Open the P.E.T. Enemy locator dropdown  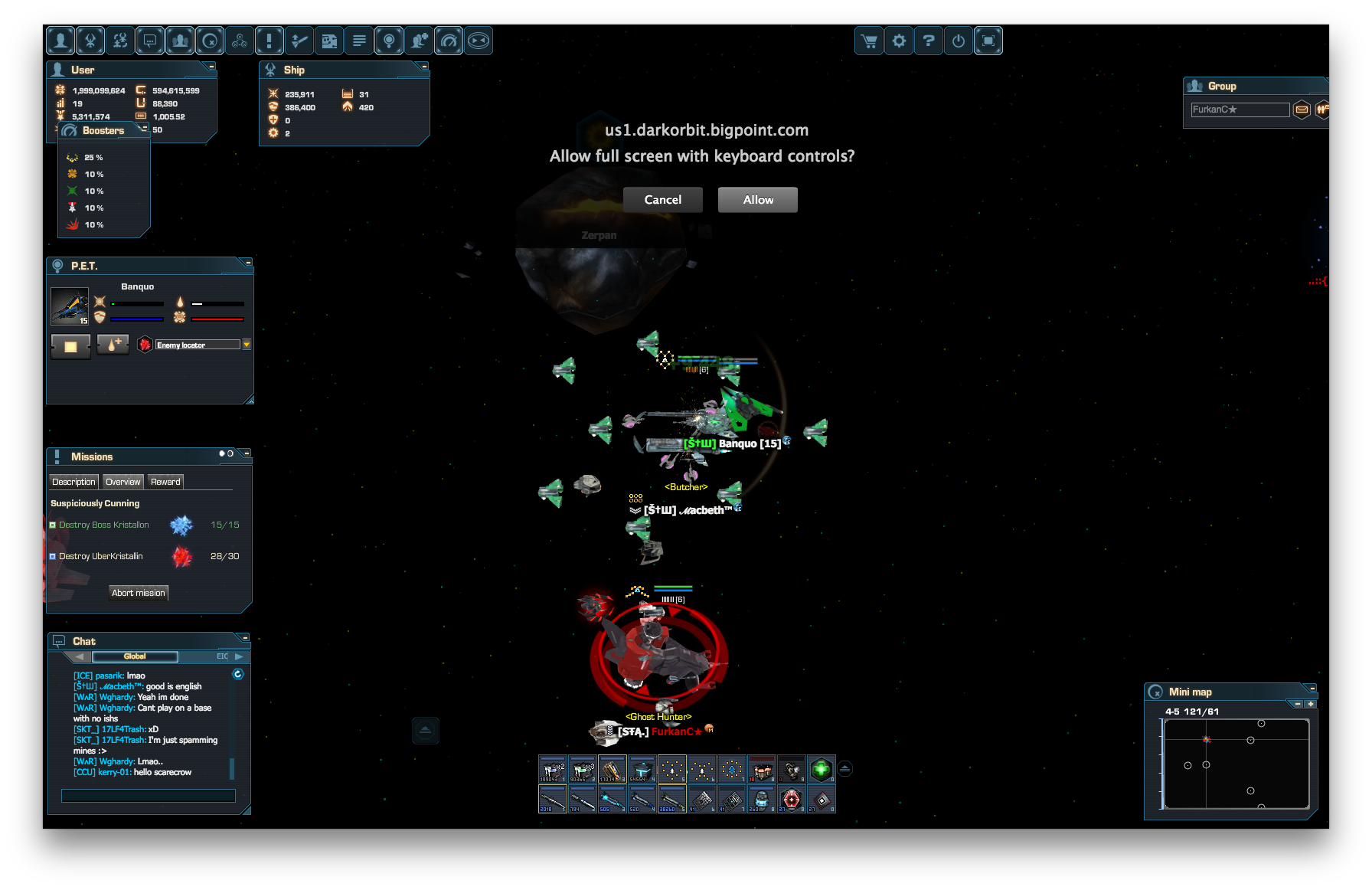coord(247,345)
